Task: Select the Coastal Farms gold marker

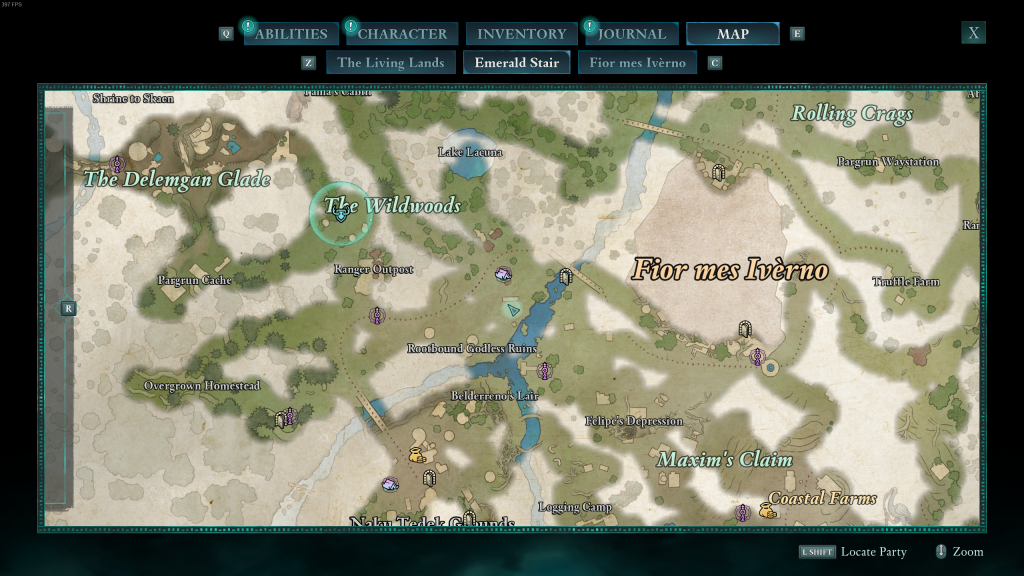Action: (768, 511)
